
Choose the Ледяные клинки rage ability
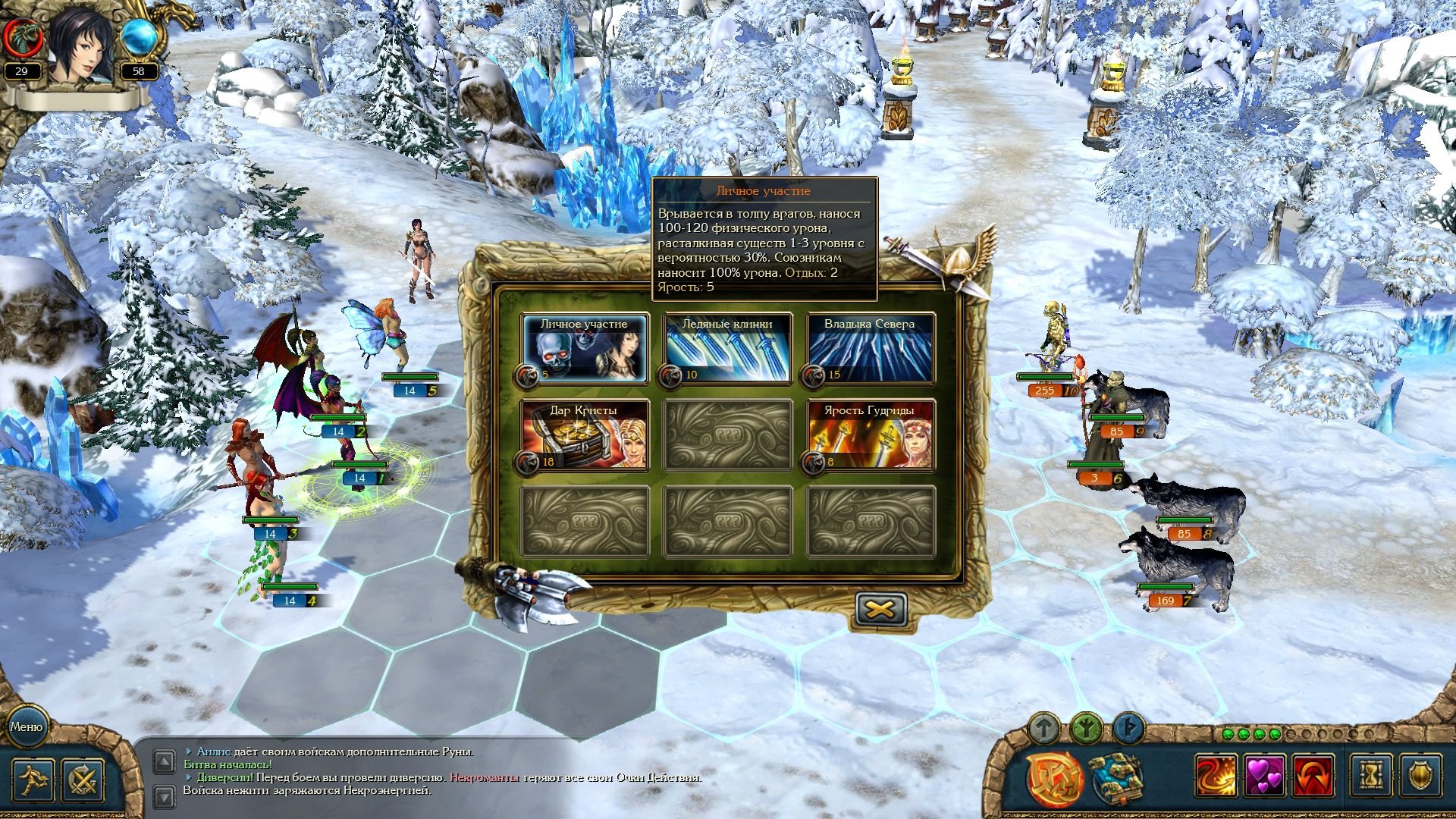click(x=727, y=349)
